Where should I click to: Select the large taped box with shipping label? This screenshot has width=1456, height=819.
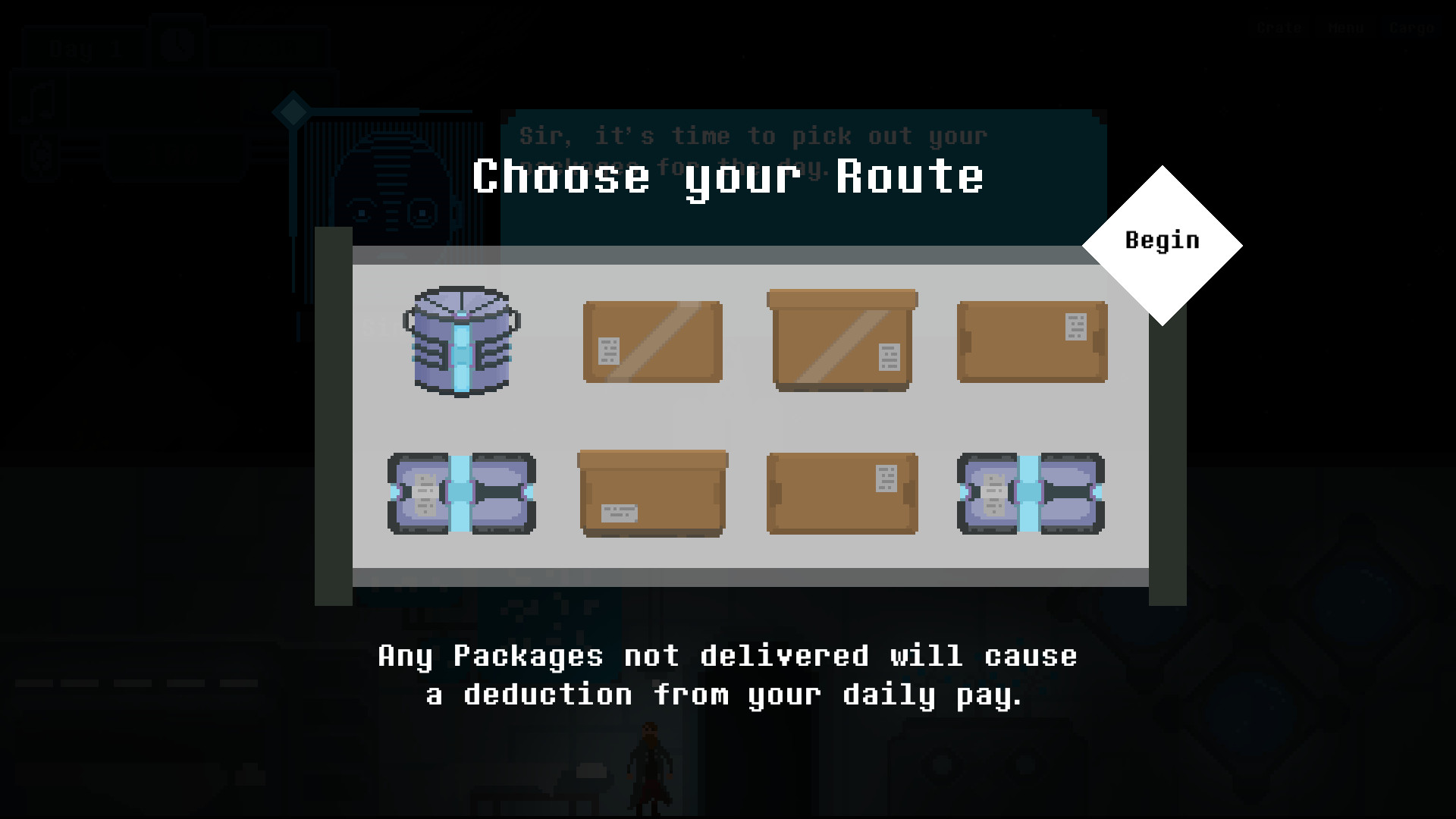[x=842, y=341]
